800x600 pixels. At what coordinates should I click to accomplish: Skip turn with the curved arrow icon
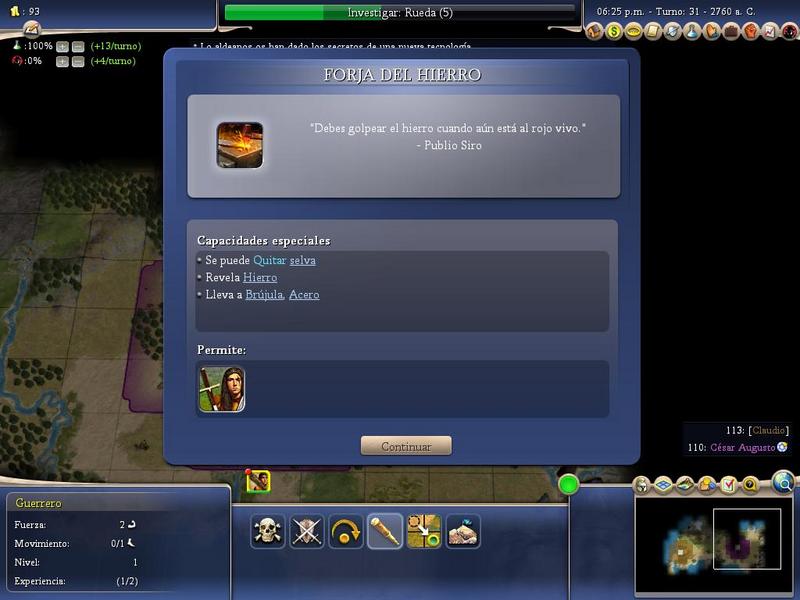point(346,531)
